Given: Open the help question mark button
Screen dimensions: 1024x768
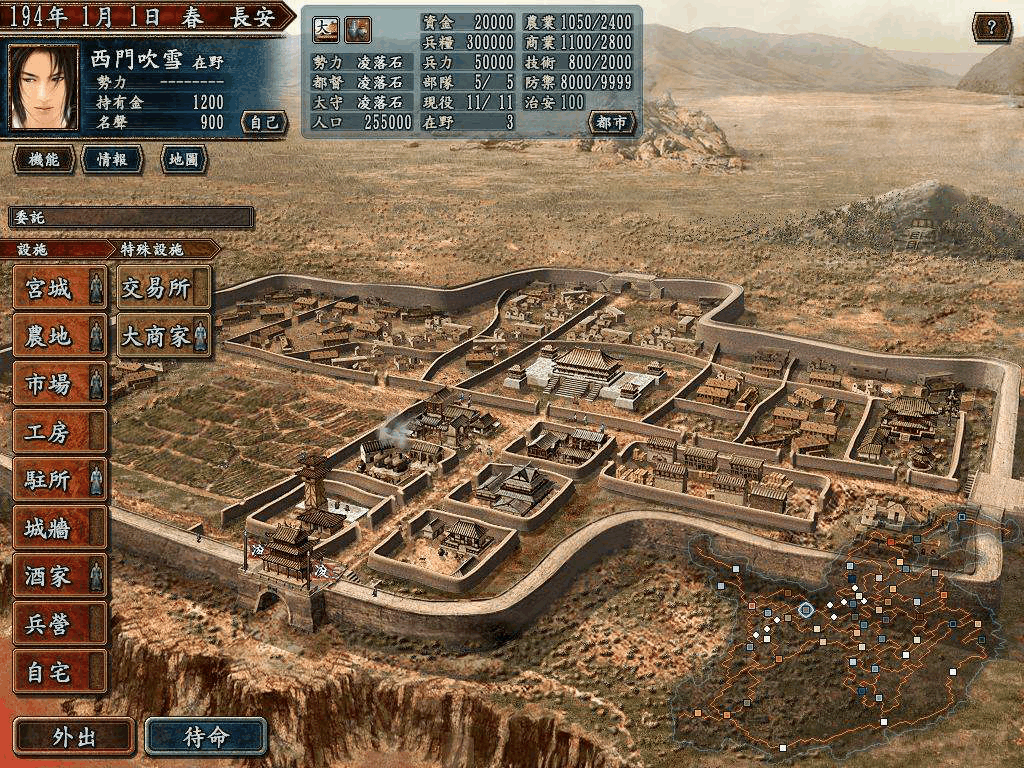Looking at the screenshot, I should click(x=991, y=27).
